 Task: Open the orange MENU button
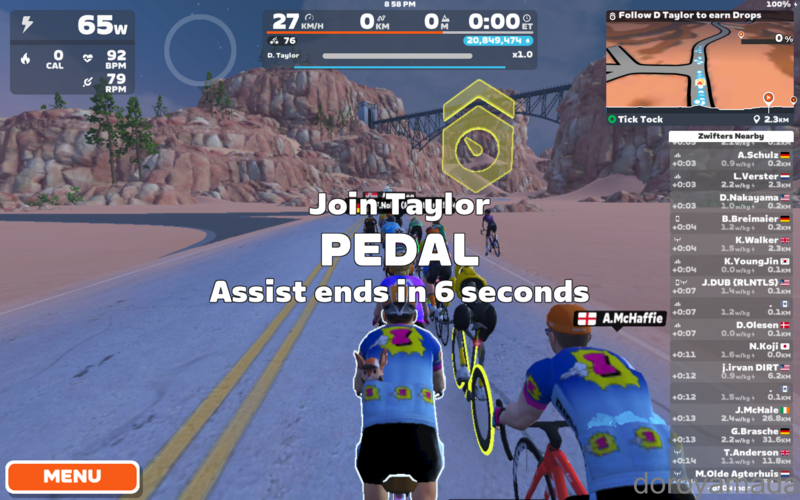(x=72, y=476)
